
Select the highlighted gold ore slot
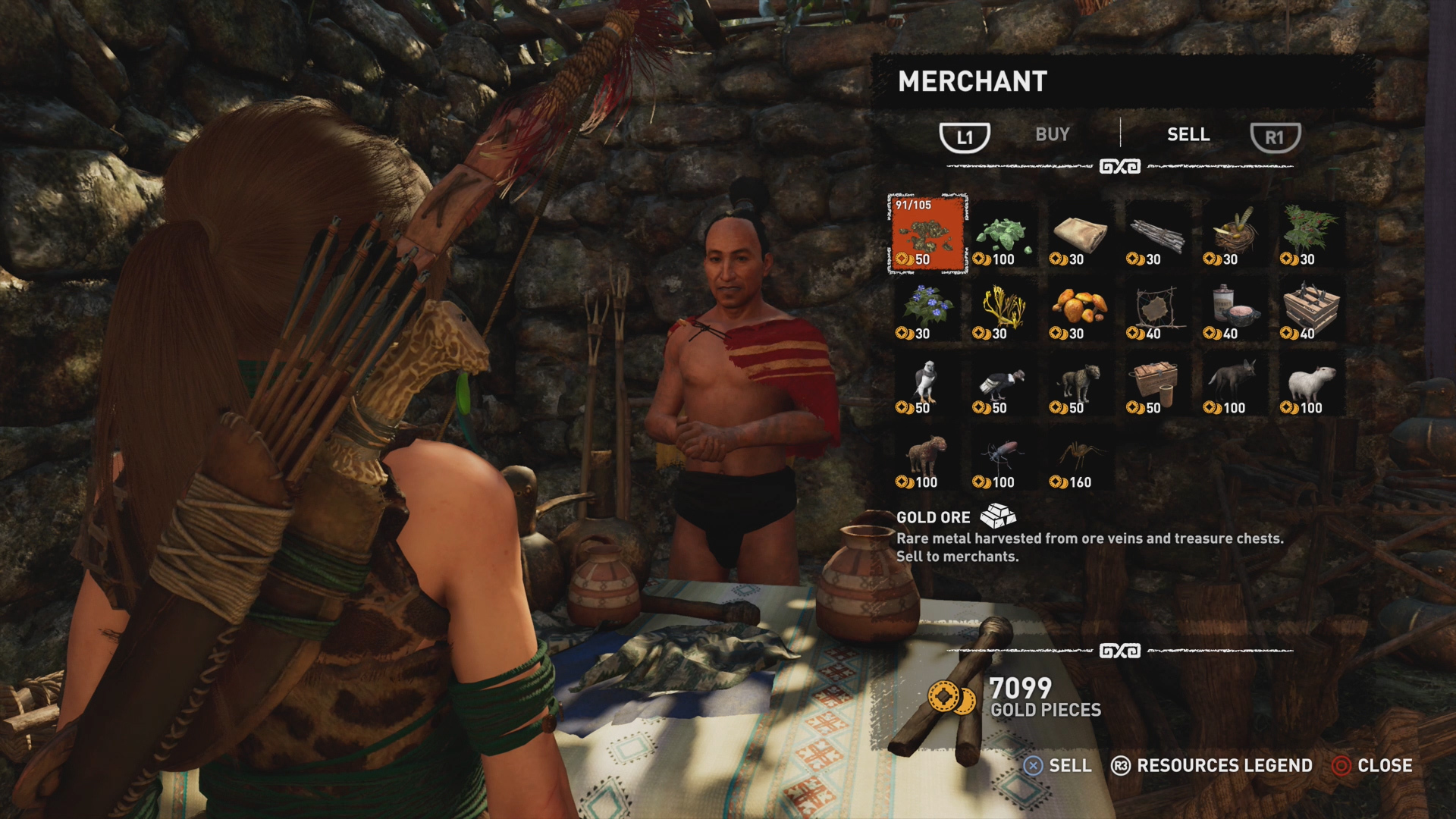(x=927, y=233)
